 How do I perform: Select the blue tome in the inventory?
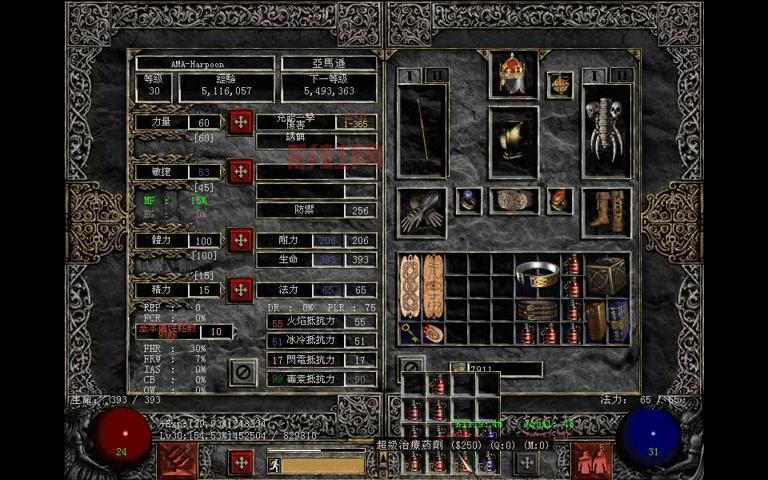coord(619,320)
